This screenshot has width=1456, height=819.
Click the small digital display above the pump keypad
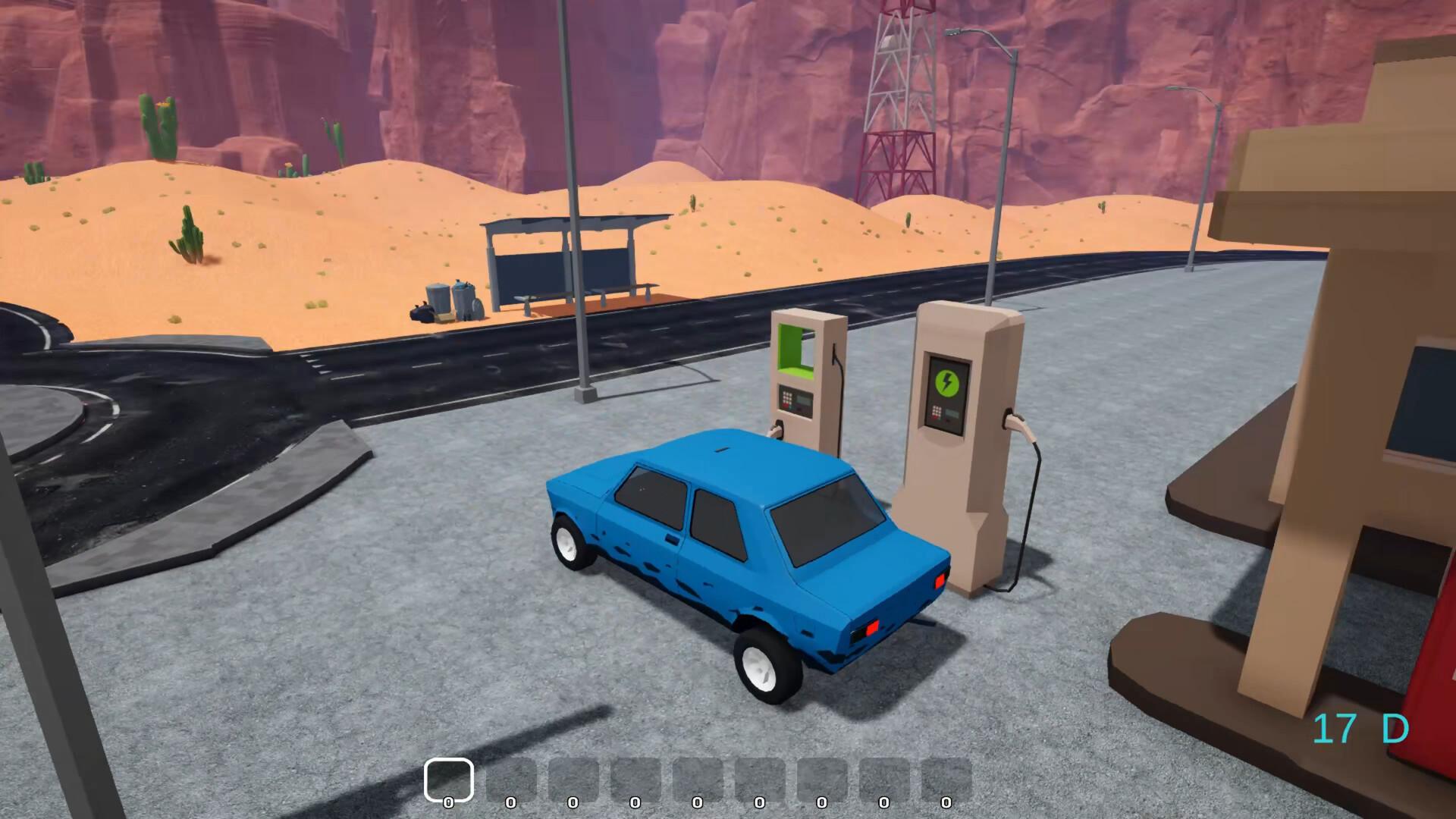804,400
